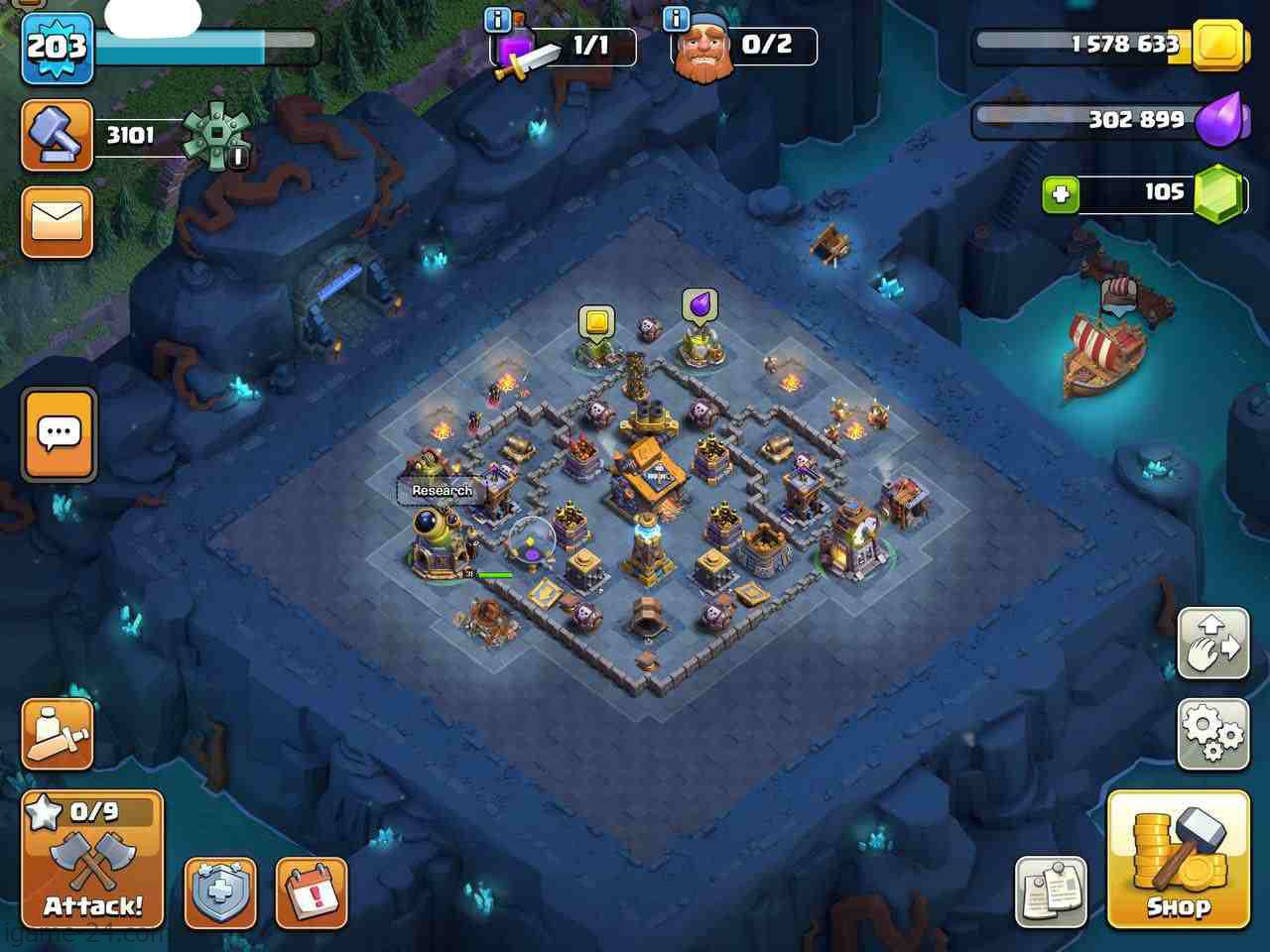Open the shield defense log
Image resolution: width=1270 pixels, height=952 pixels.
(220, 892)
